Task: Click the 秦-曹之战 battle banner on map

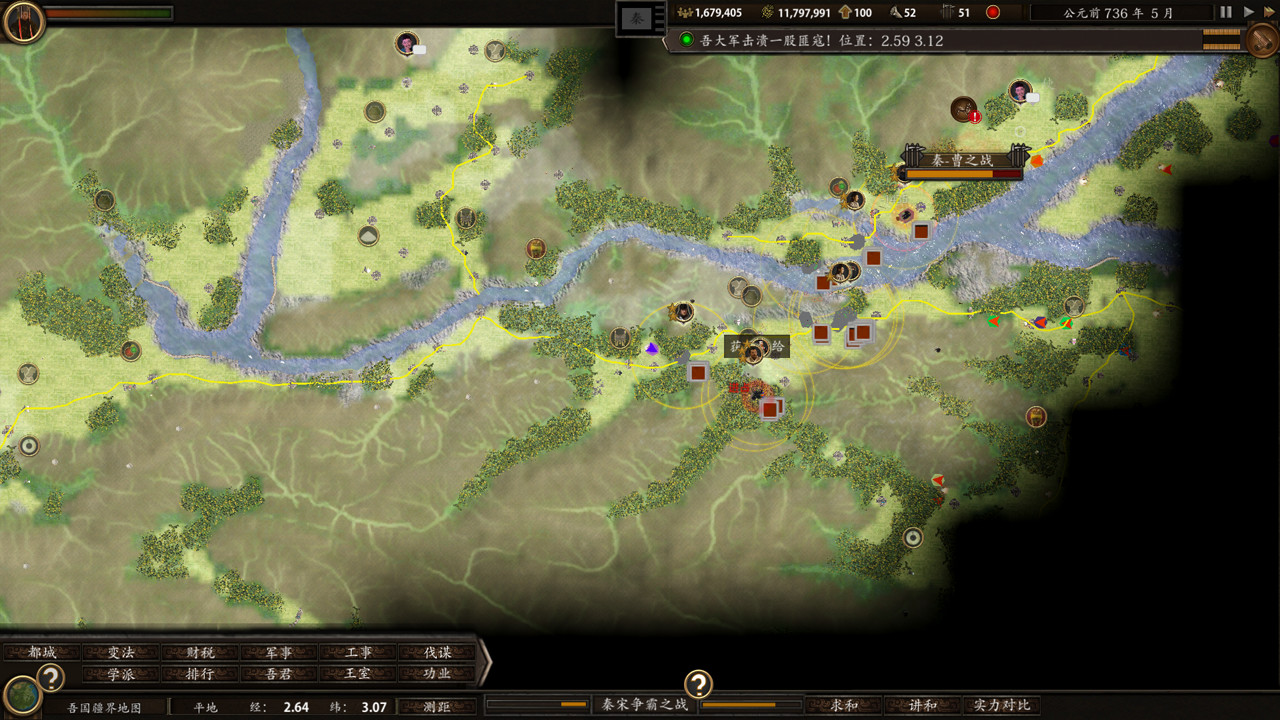Action: click(963, 158)
